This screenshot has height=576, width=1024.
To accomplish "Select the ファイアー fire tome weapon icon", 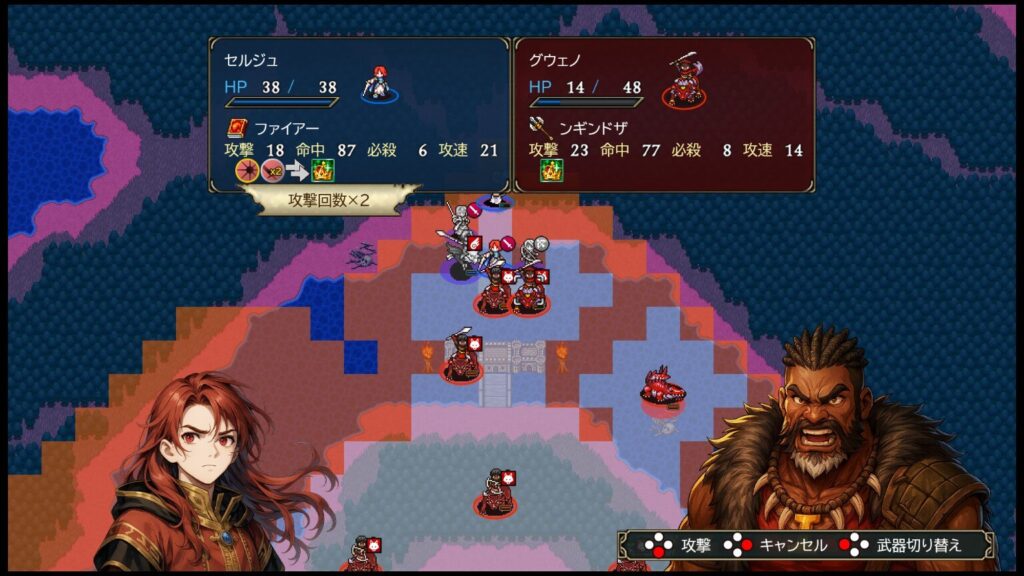I will (x=236, y=128).
